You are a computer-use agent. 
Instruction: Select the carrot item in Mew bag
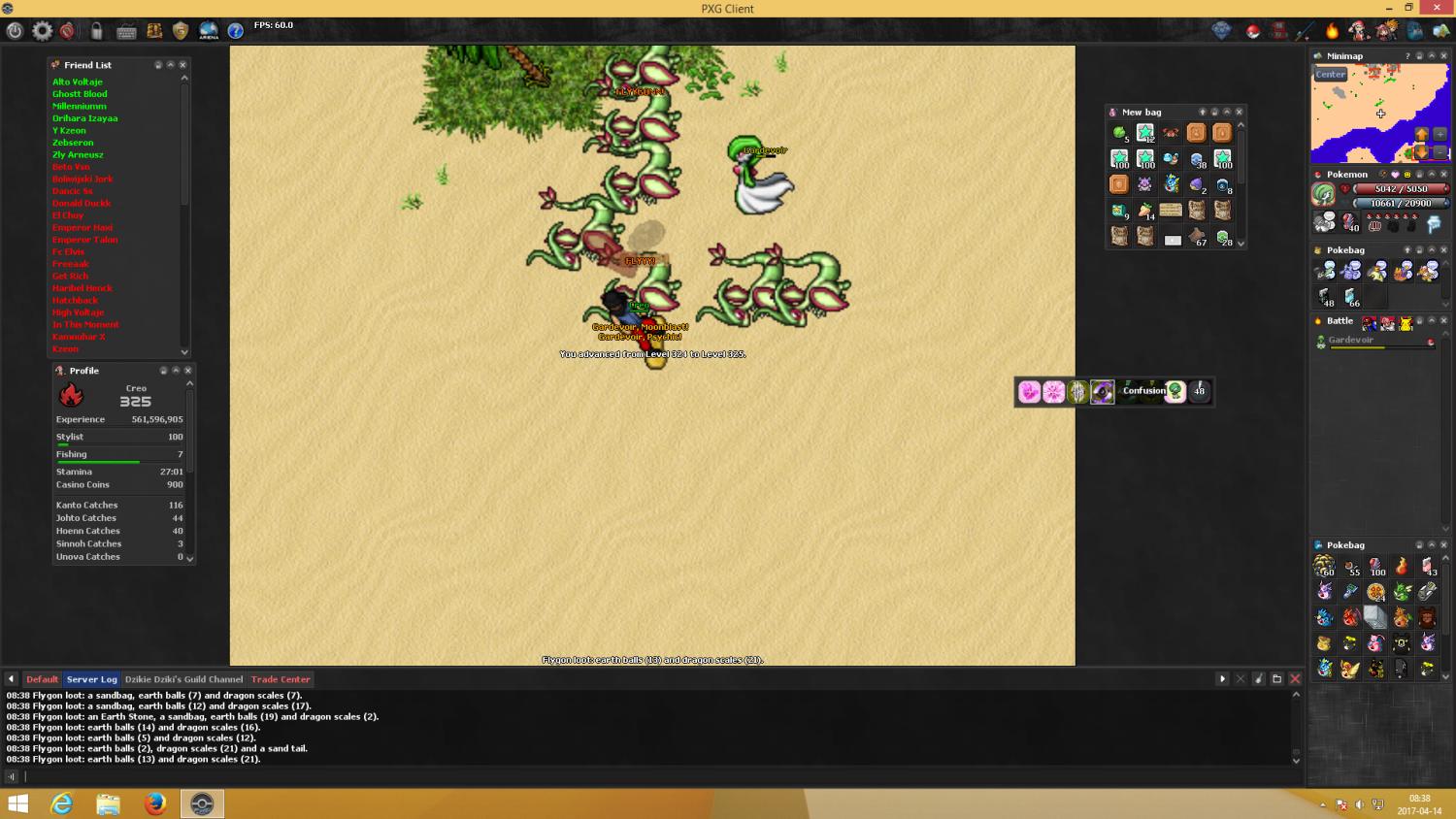pyautogui.click(x=1145, y=211)
